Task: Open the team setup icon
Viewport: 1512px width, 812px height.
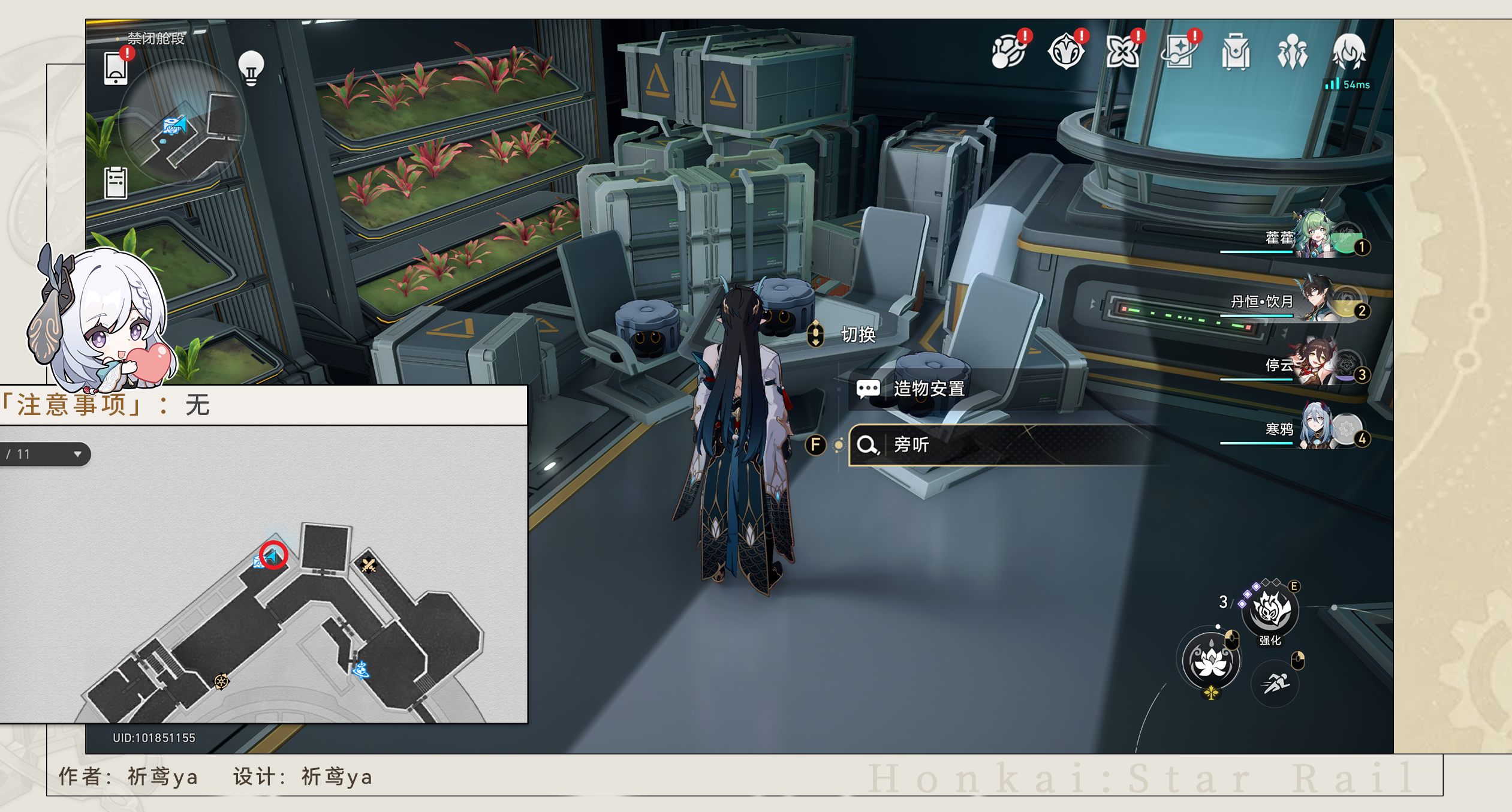Action: click(x=1292, y=53)
